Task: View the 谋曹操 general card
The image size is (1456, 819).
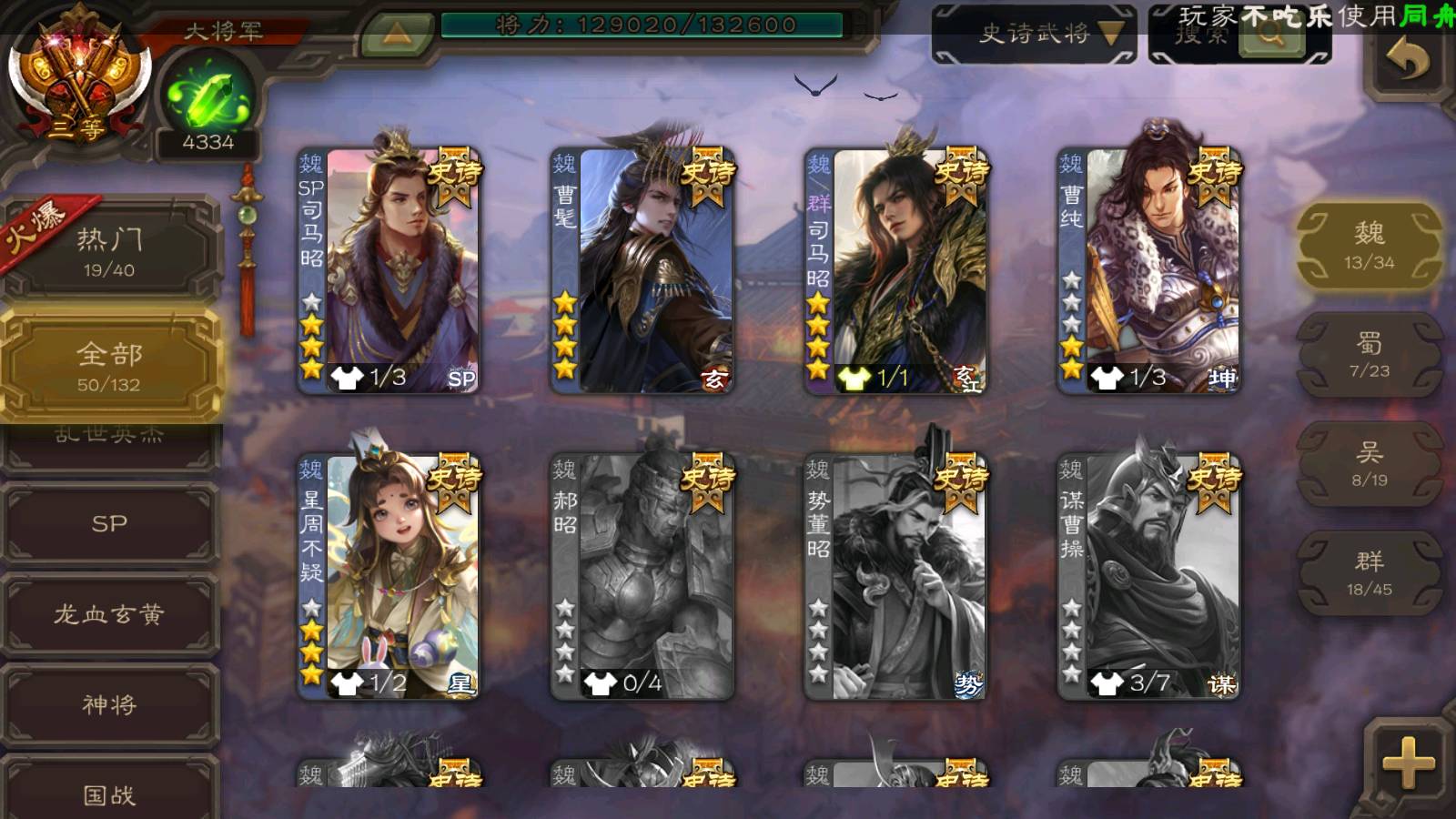Action: point(1148,577)
